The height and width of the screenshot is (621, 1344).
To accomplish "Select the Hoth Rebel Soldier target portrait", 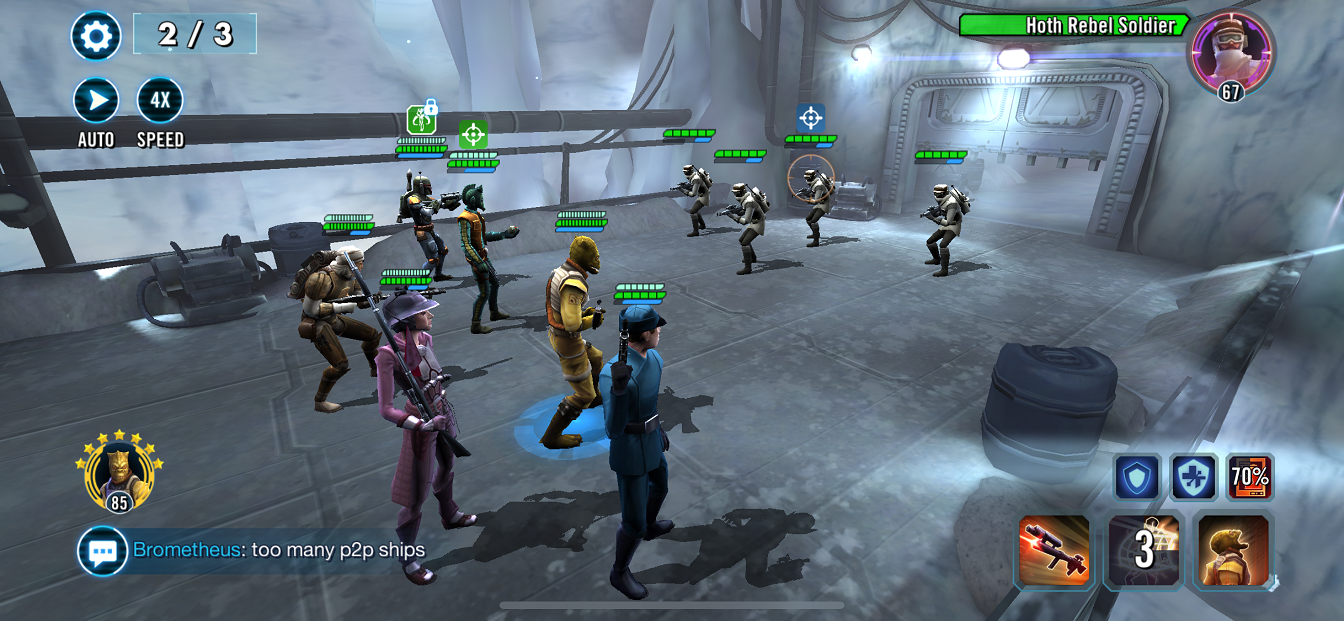I will (x=1231, y=52).
